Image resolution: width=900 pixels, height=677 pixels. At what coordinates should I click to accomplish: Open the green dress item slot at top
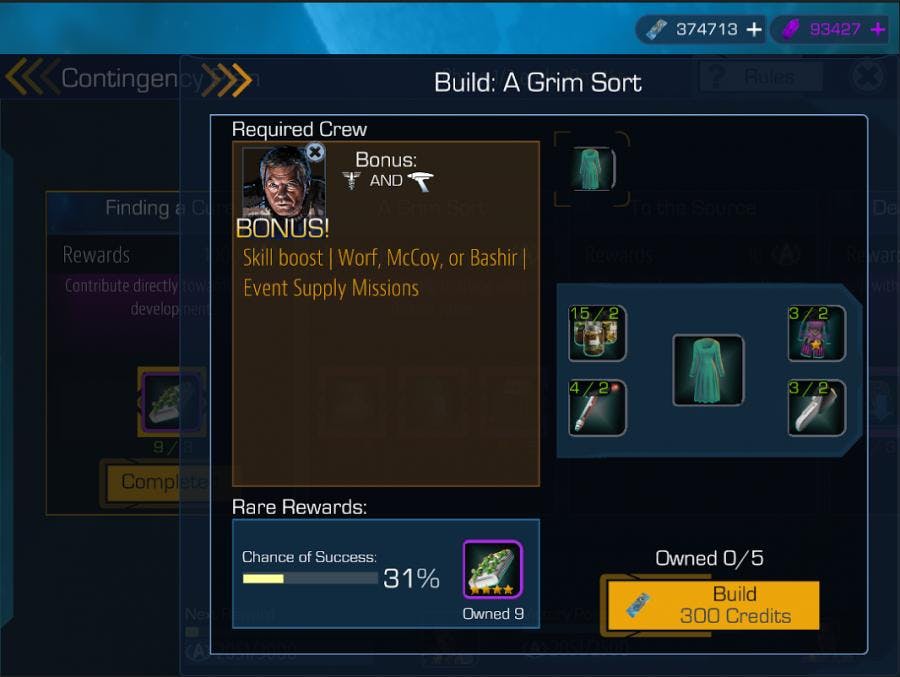click(x=592, y=168)
